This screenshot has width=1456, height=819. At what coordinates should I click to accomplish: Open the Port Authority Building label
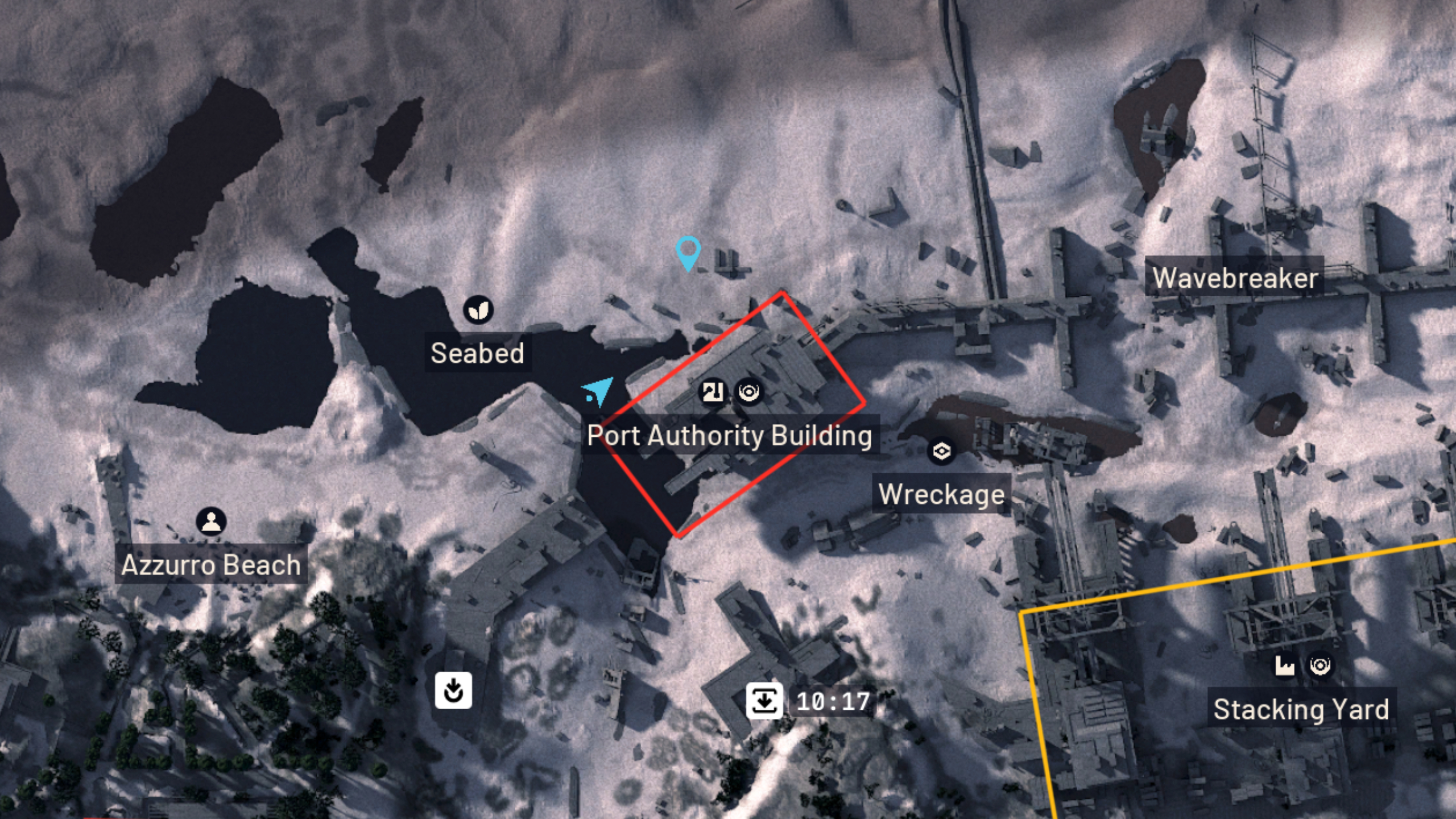coord(730,437)
